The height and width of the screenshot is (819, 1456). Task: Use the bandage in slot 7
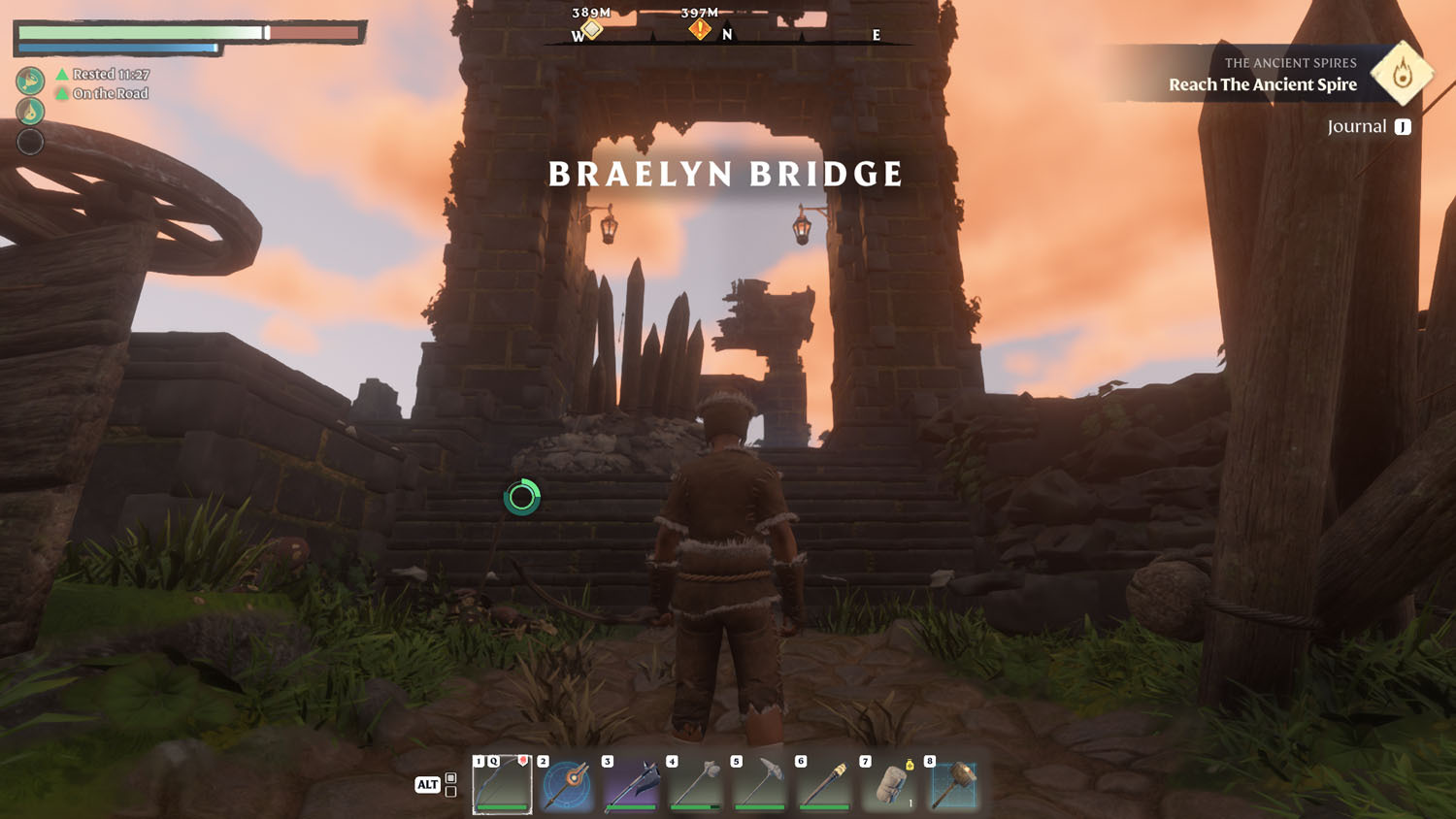click(891, 784)
